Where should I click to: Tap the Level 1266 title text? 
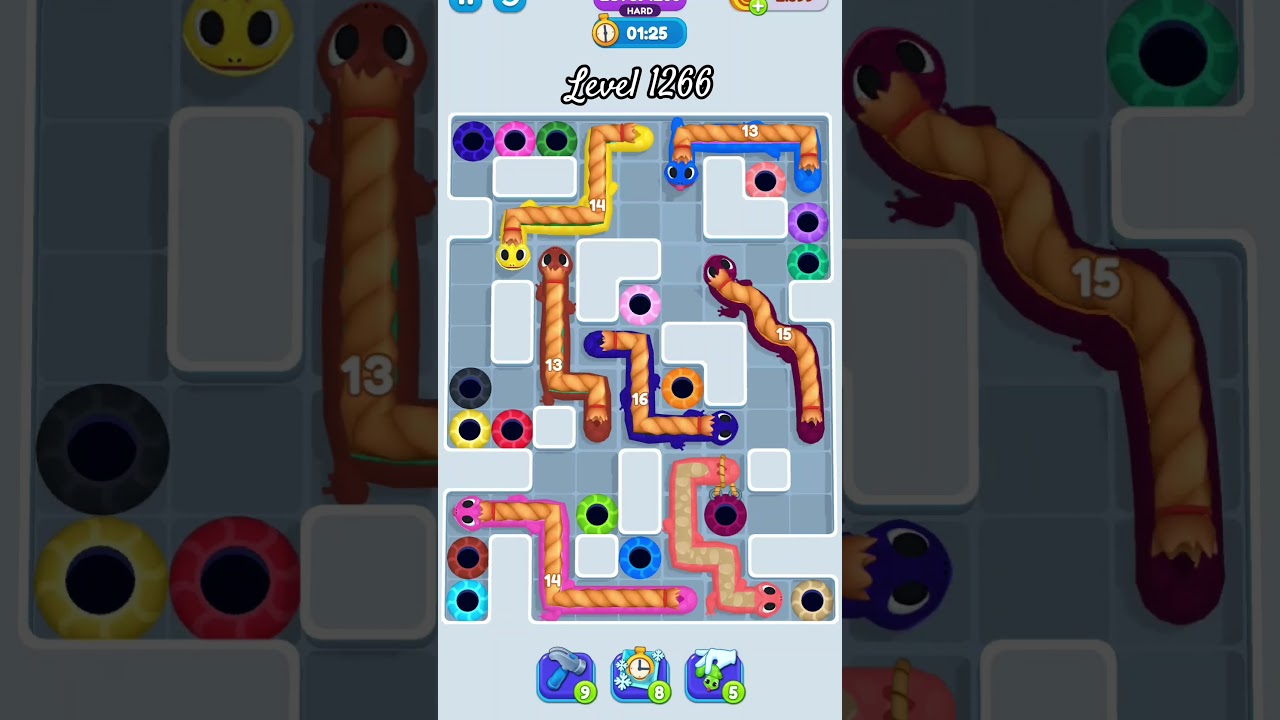point(639,84)
